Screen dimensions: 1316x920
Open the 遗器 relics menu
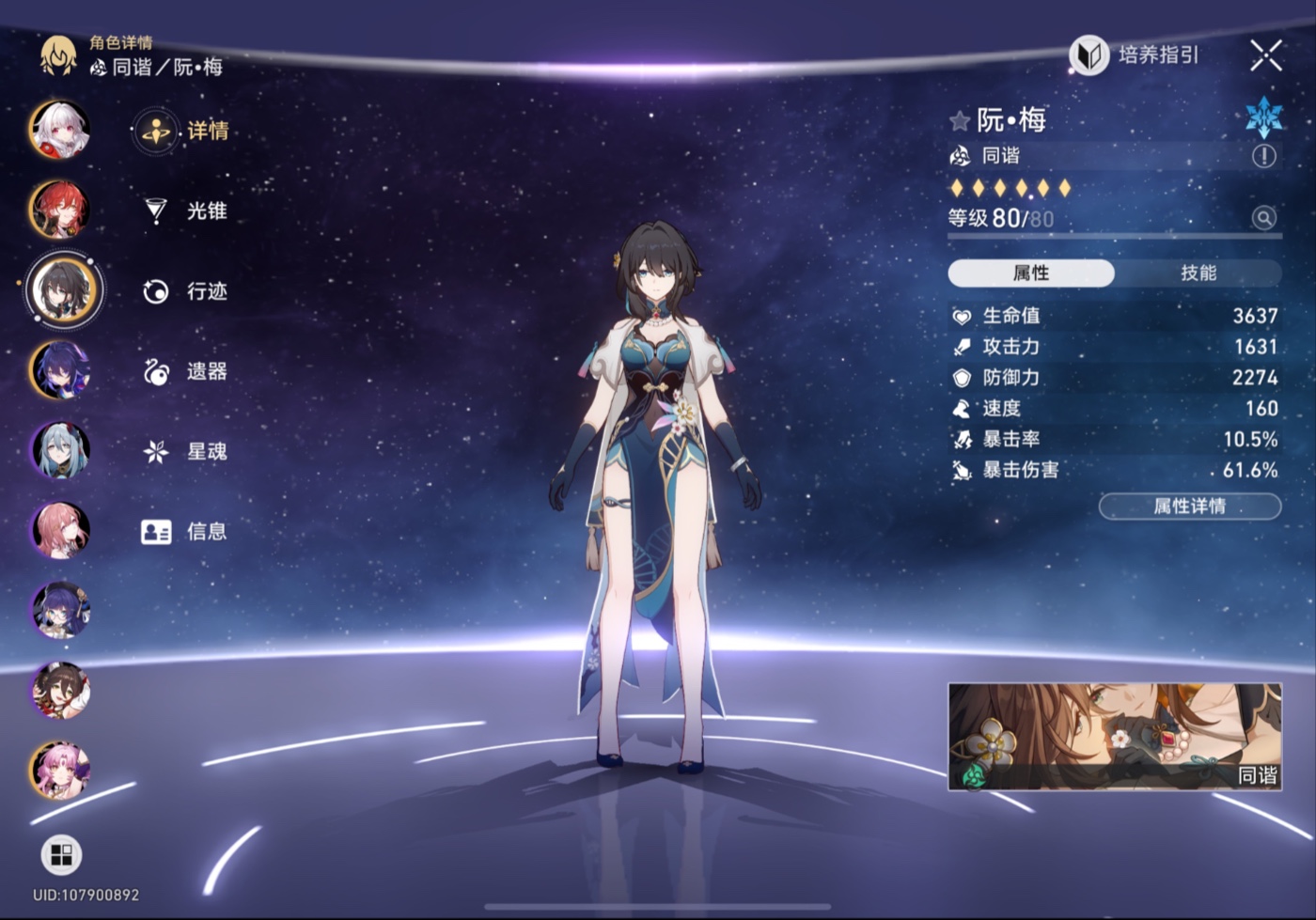186,372
